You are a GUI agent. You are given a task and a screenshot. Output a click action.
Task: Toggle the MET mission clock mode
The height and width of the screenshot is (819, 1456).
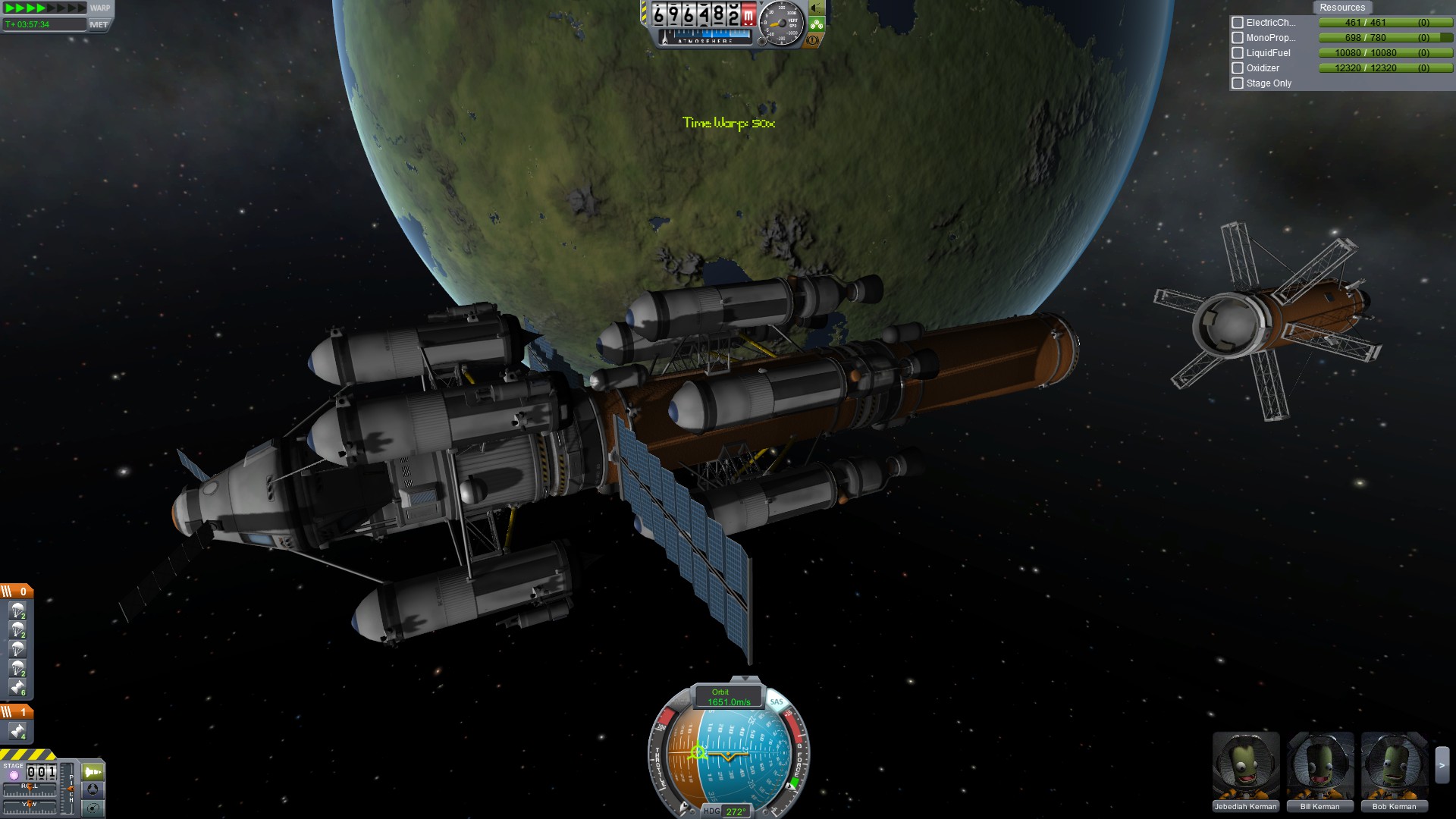99,24
